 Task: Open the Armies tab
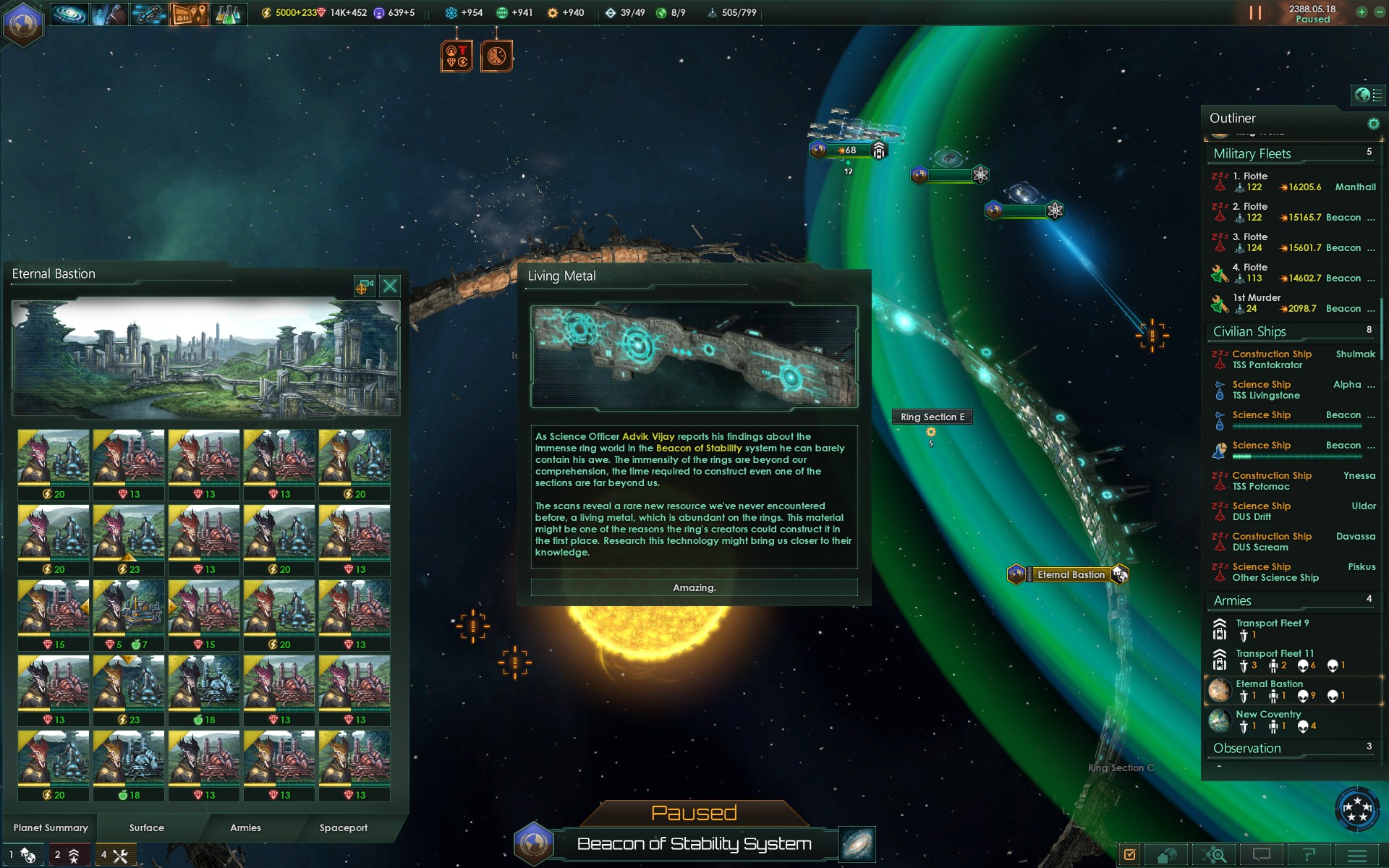coord(245,827)
